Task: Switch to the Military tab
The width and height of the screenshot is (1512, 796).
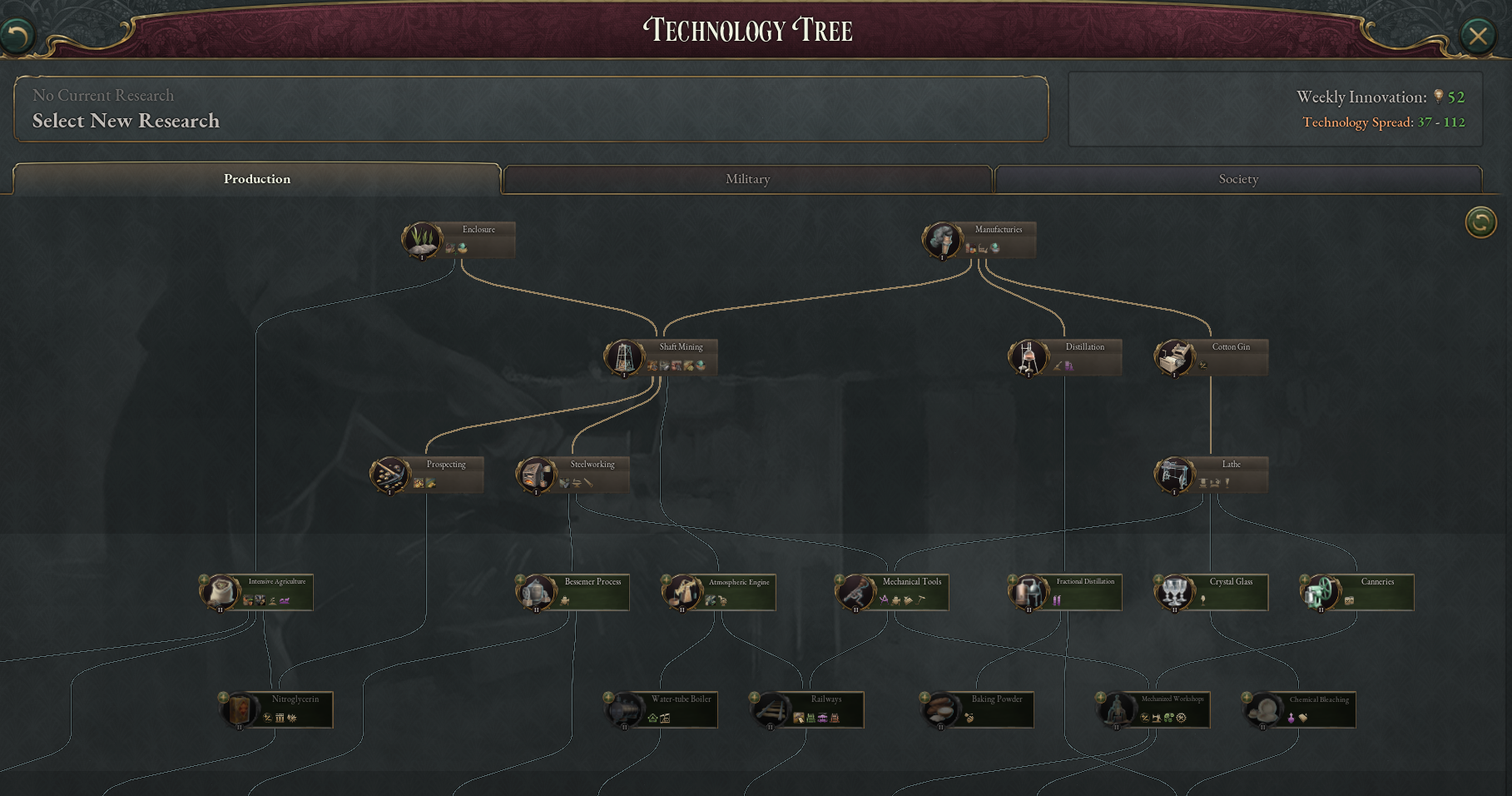Action: (x=747, y=179)
